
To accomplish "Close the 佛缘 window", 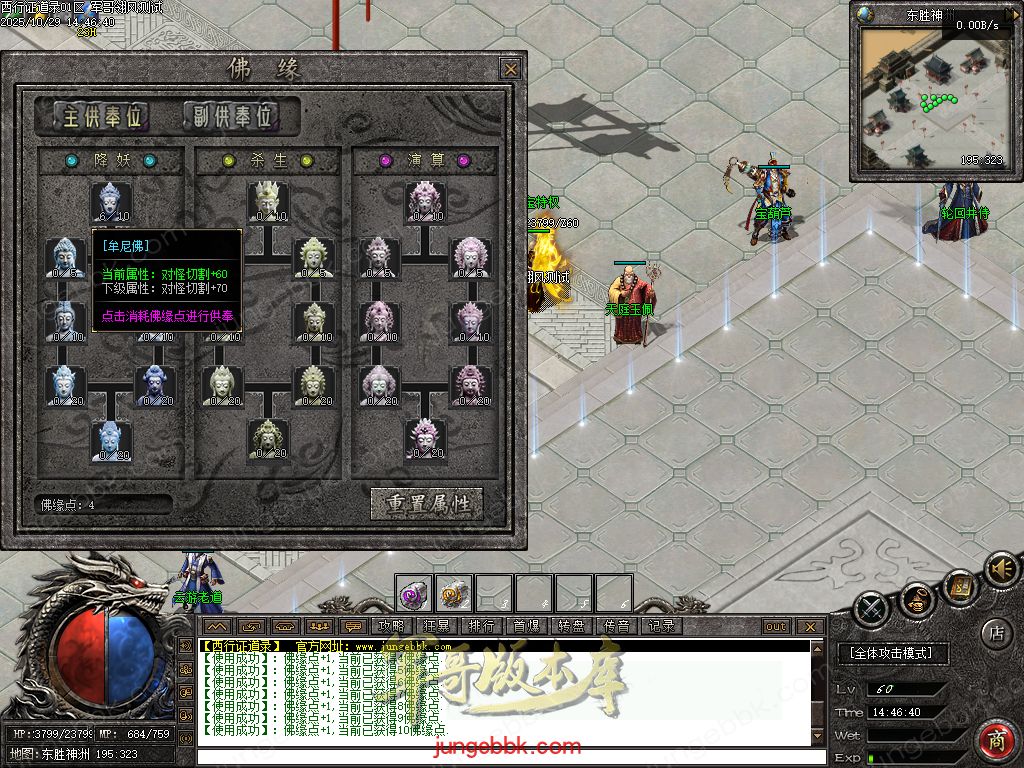I will coord(510,69).
